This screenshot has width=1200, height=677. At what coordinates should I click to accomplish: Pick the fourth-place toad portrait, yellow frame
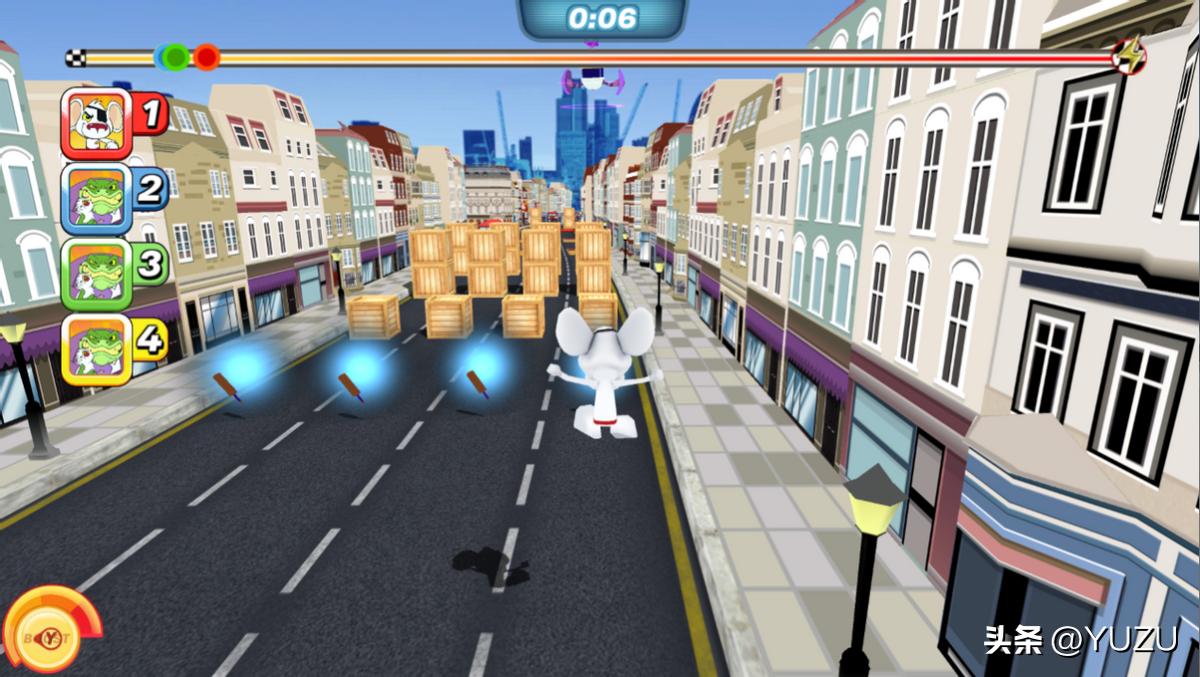pos(97,349)
